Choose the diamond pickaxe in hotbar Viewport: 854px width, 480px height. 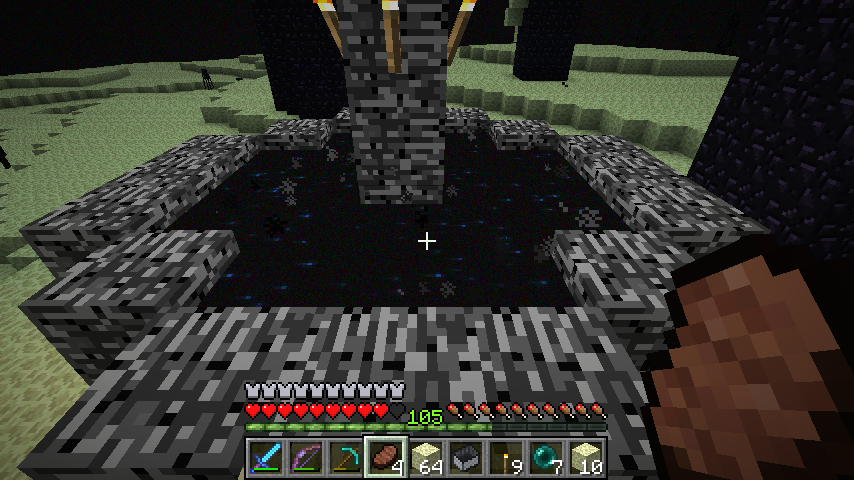coord(345,458)
